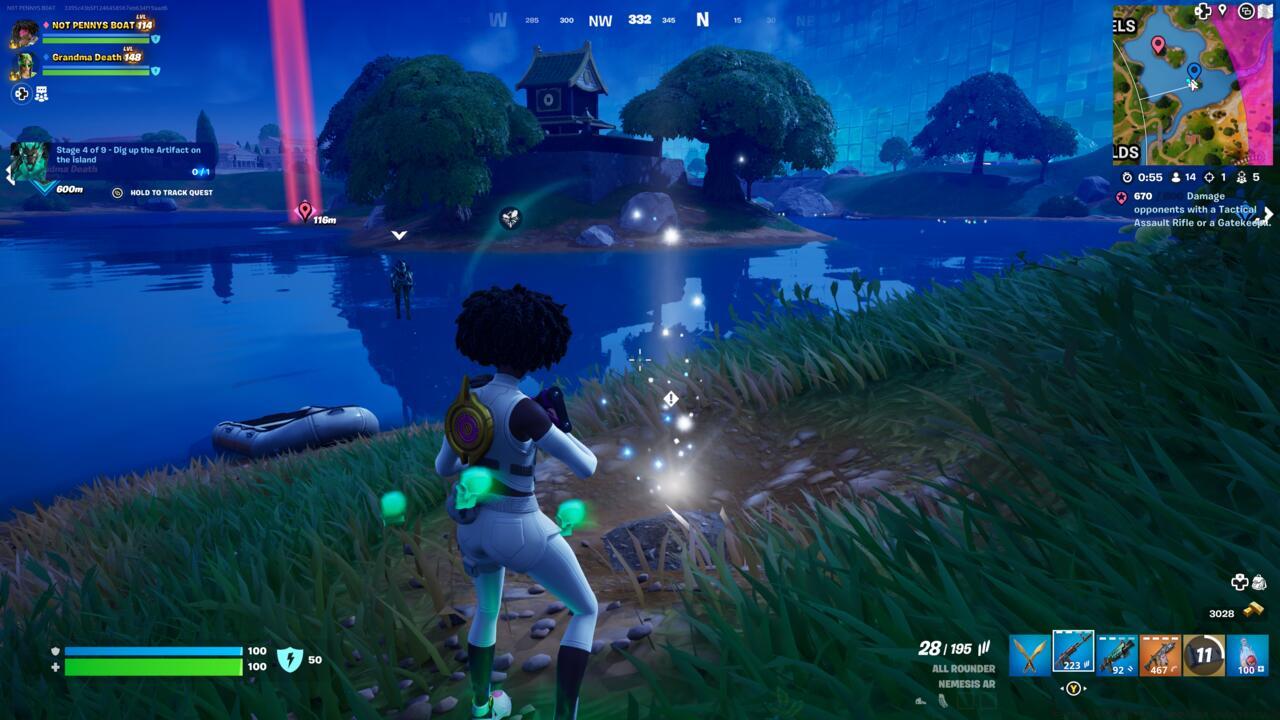The width and height of the screenshot is (1280, 720).
Task: Click the players remaining icon next to 14
Action: (1176, 178)
